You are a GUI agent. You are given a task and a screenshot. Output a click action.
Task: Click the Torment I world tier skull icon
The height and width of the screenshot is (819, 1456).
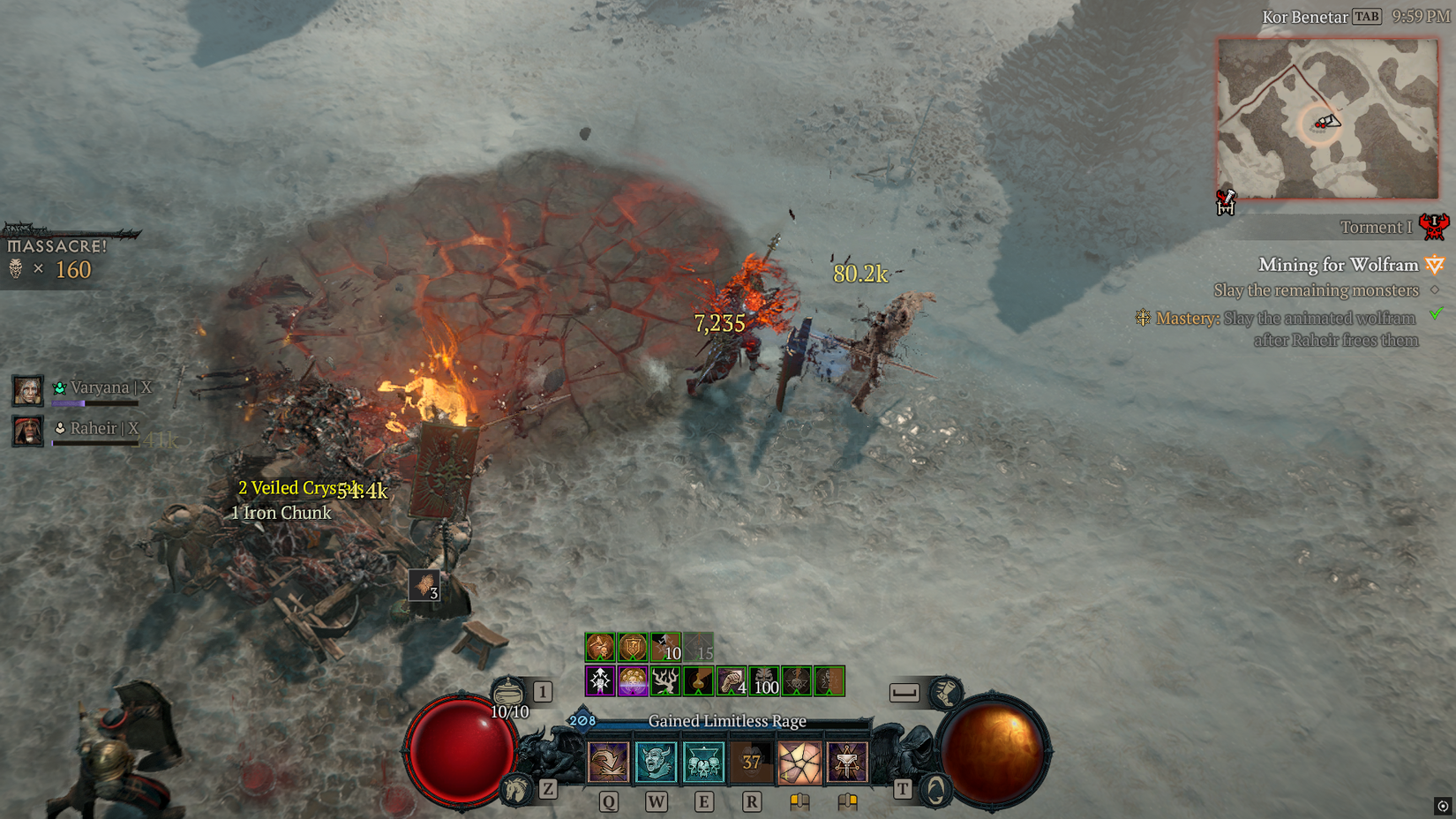(x=1434, y=229)
